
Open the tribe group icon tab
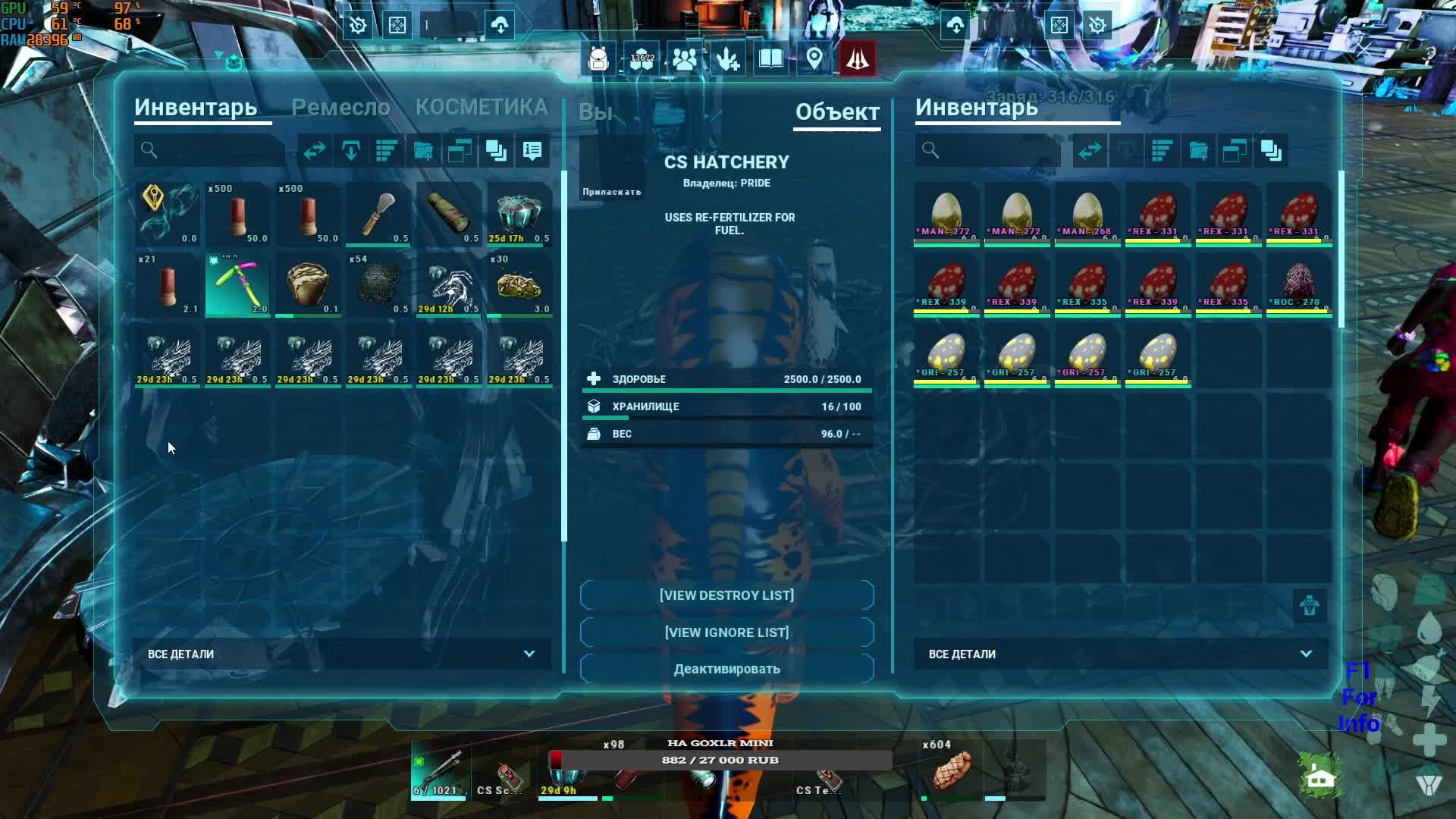(x=684, y=59)
